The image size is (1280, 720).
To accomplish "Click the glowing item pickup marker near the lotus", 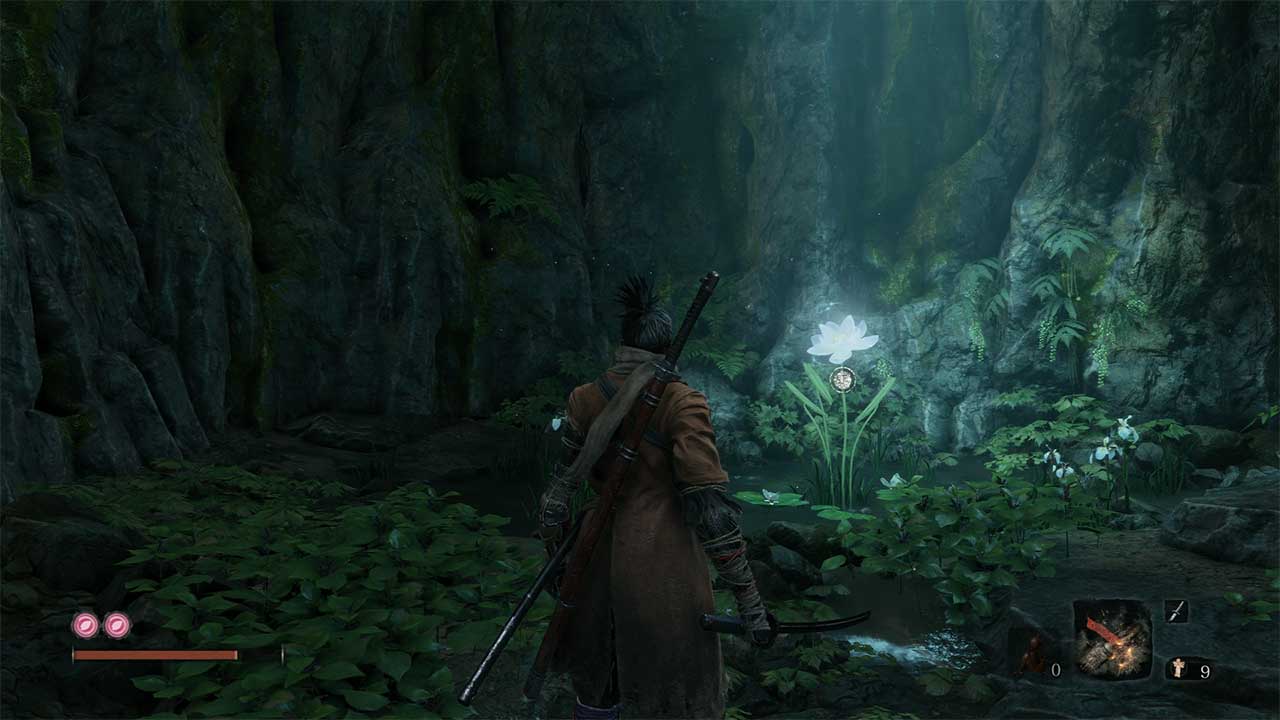I will pyautogui.click(x=843, y=381).
